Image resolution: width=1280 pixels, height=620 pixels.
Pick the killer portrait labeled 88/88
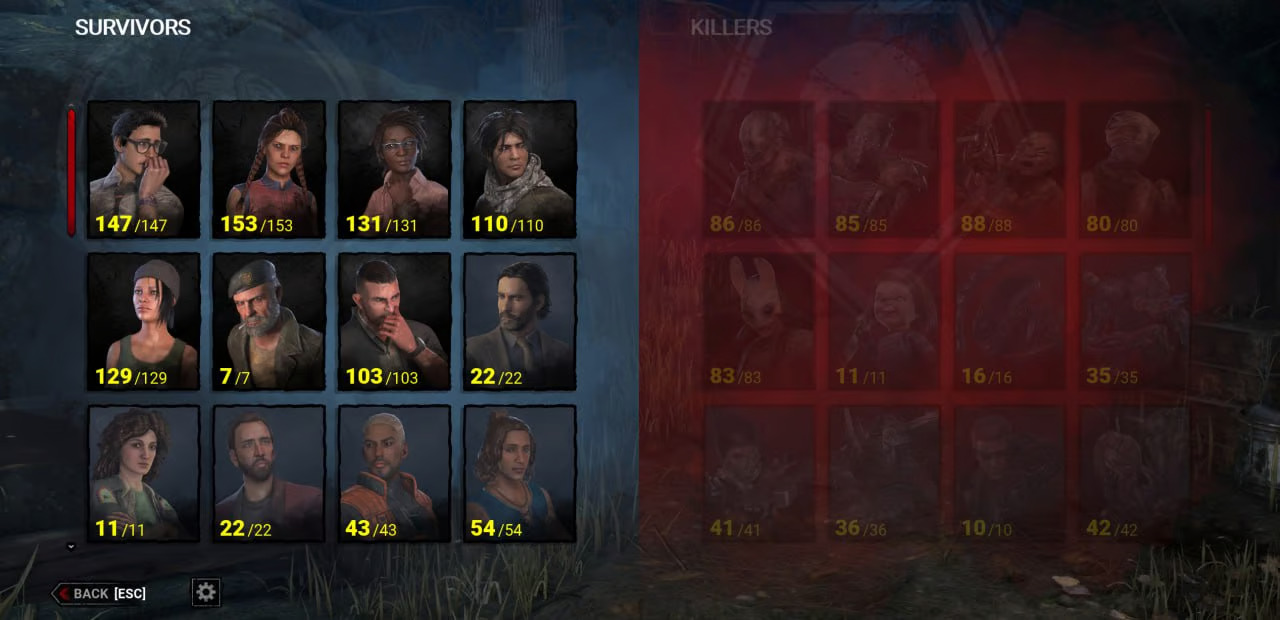coord(1010,169)
